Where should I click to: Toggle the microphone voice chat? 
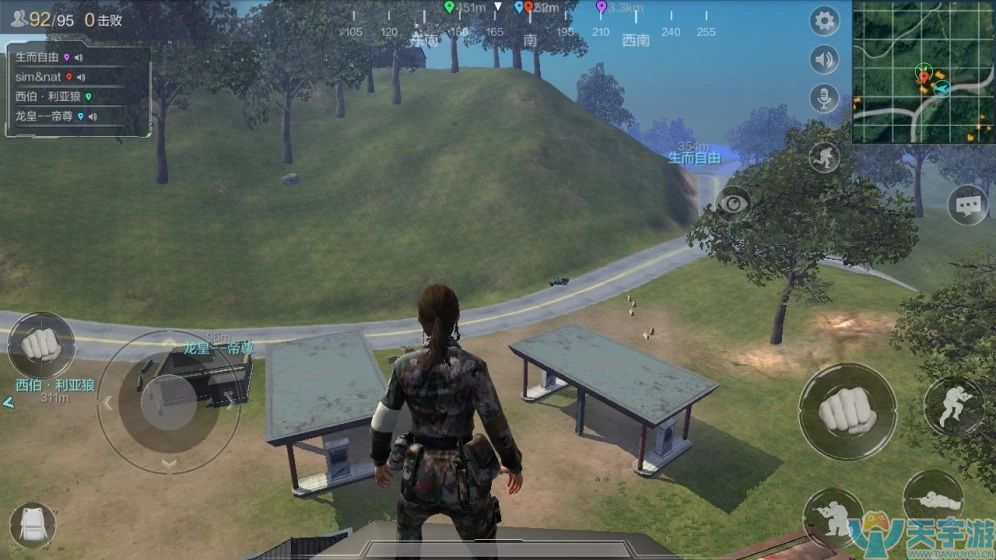click(824, 98)
